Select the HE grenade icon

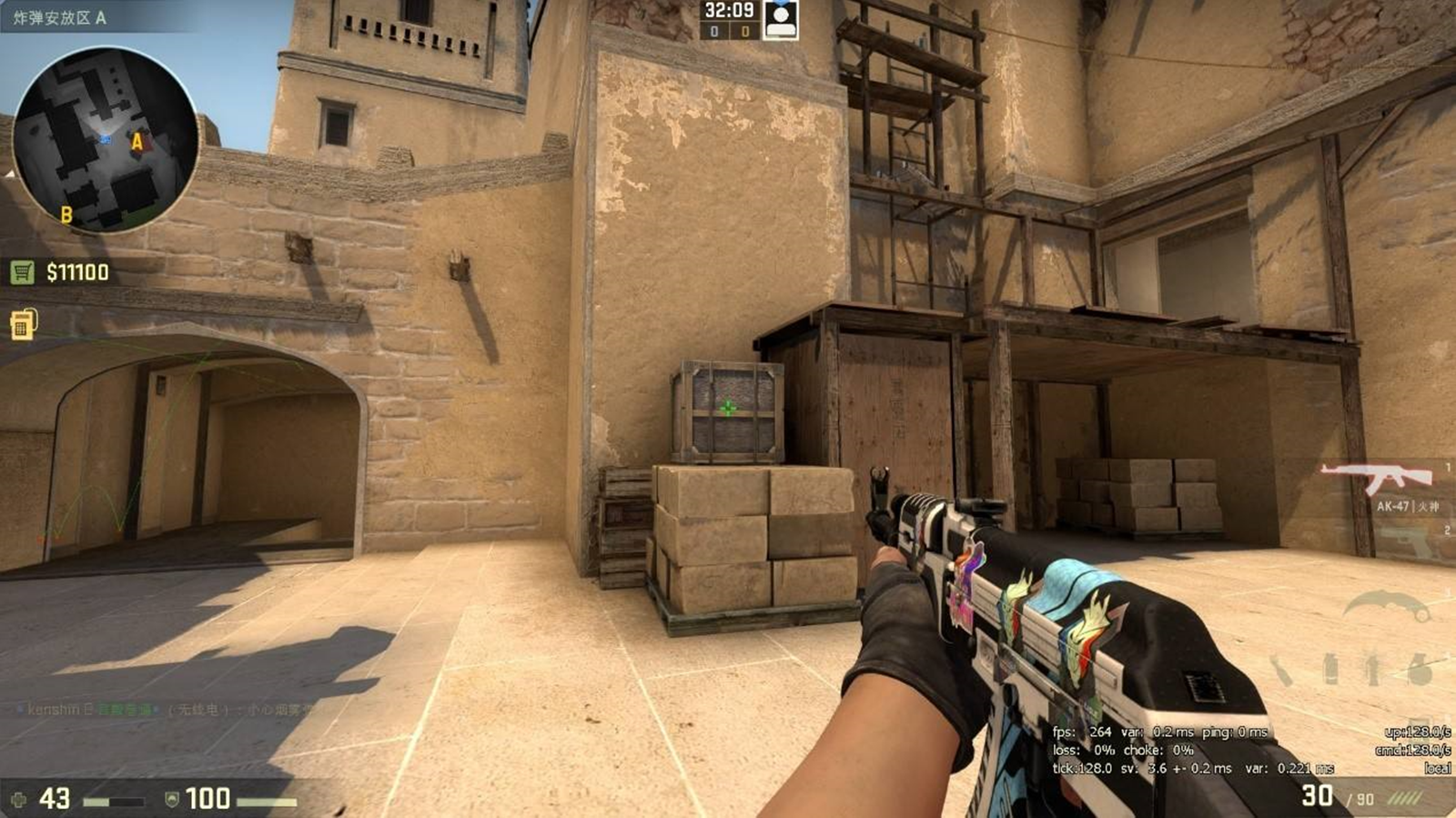click(x=1421, y=671)
